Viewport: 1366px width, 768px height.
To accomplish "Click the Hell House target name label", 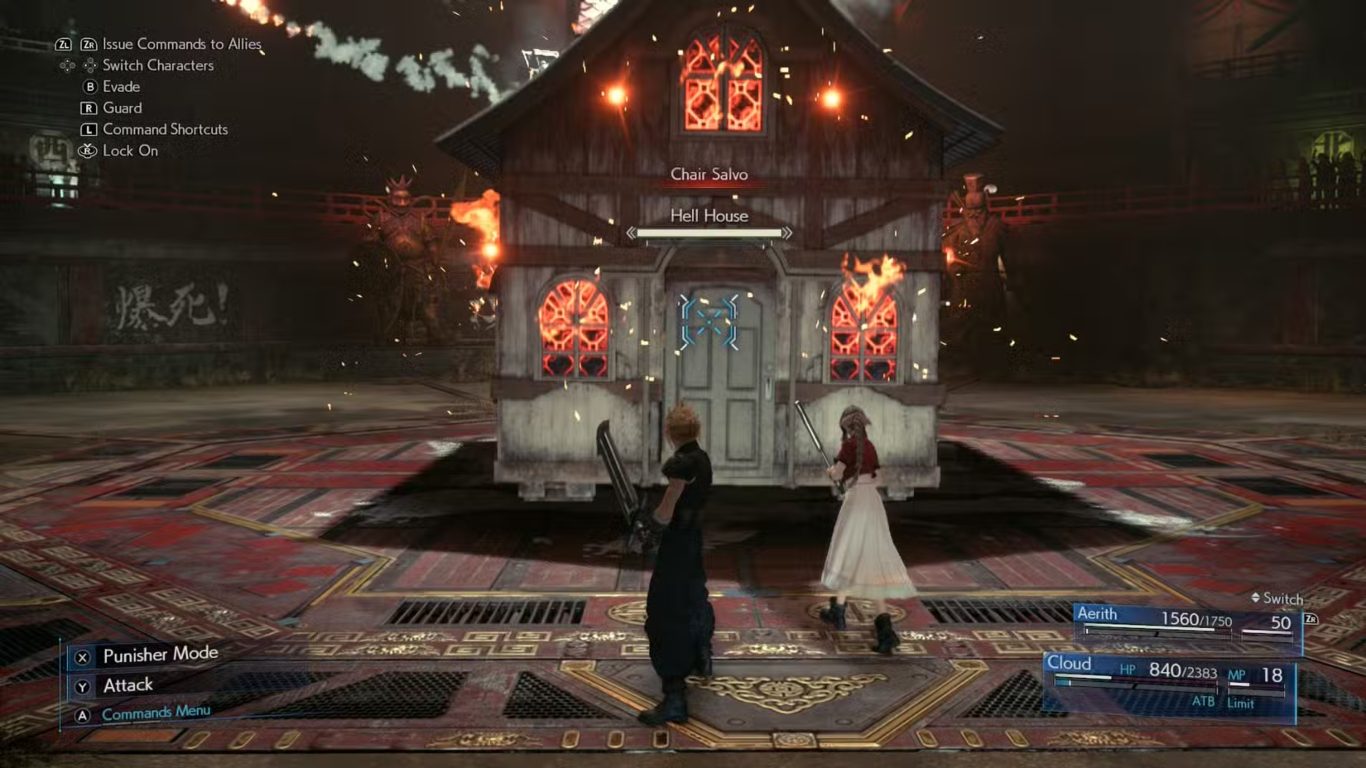I will pyautogui.click(x=709, y=215).
